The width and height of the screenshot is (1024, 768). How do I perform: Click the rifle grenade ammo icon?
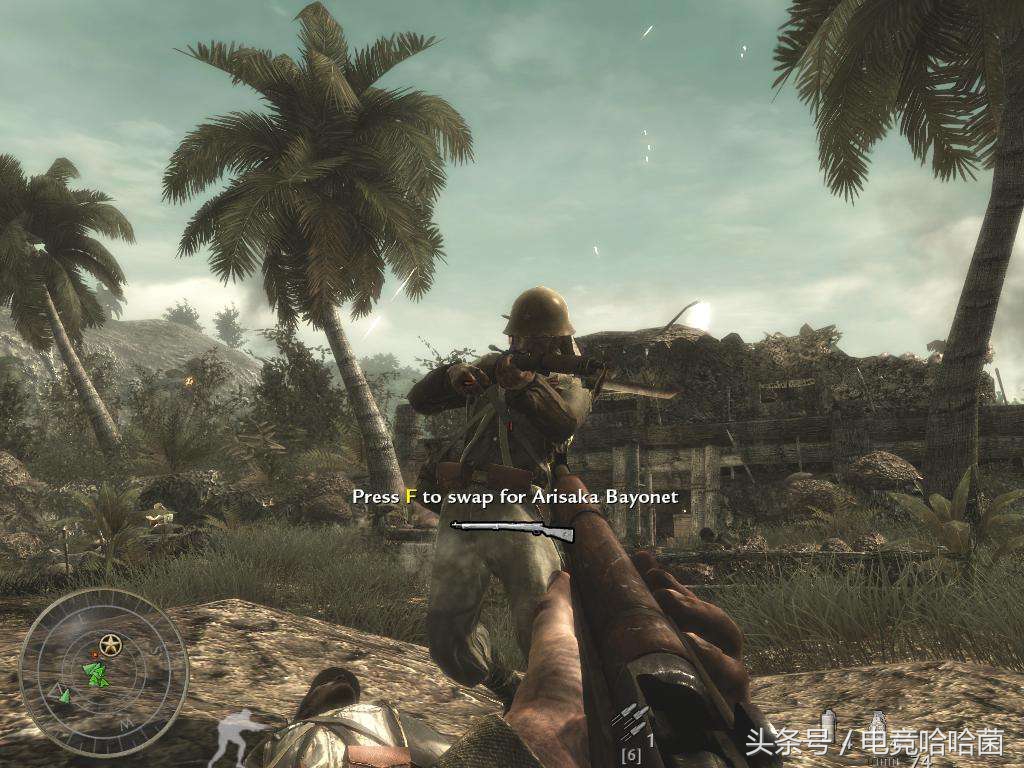coord(630,721)
